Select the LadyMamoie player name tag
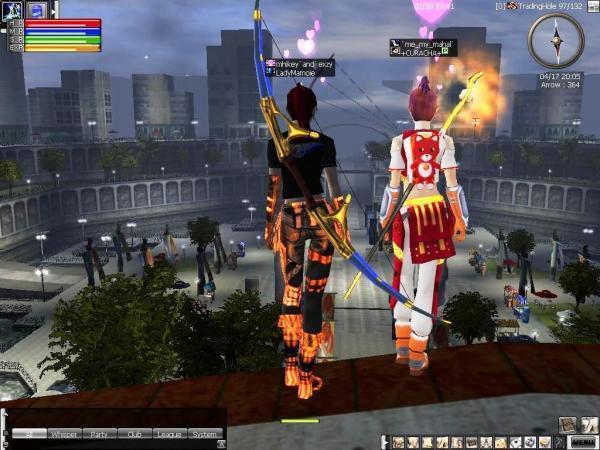 click(299, 68)
